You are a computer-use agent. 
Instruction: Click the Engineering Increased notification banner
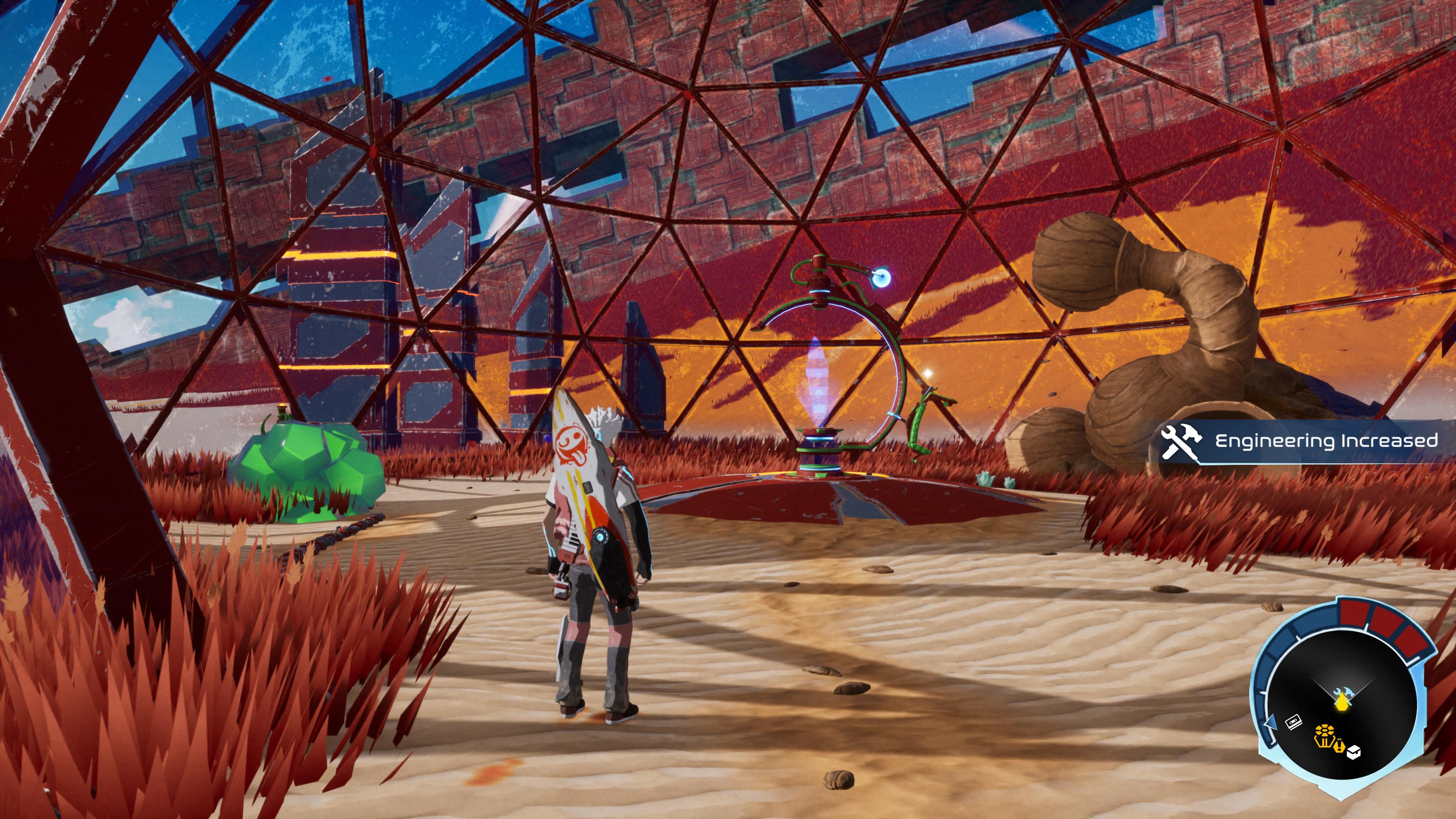coord(1305,442)
